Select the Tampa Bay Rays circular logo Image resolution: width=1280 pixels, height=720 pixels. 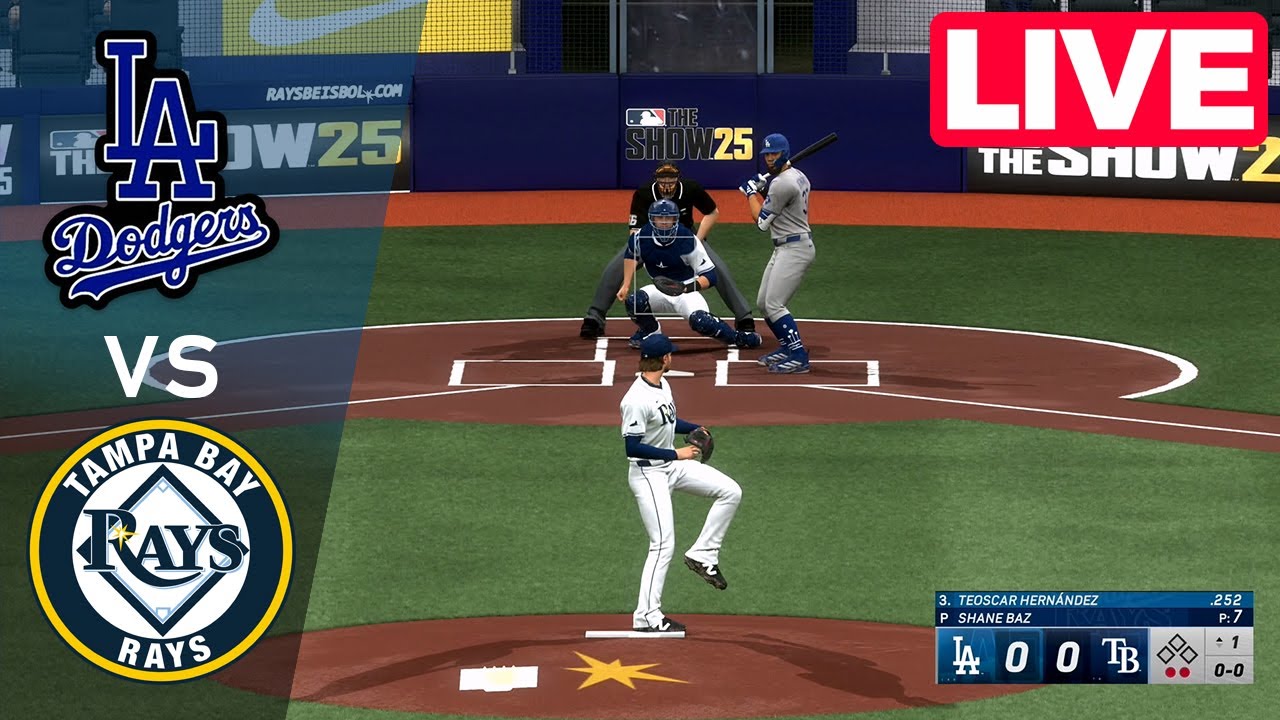(x=160, y=545)
